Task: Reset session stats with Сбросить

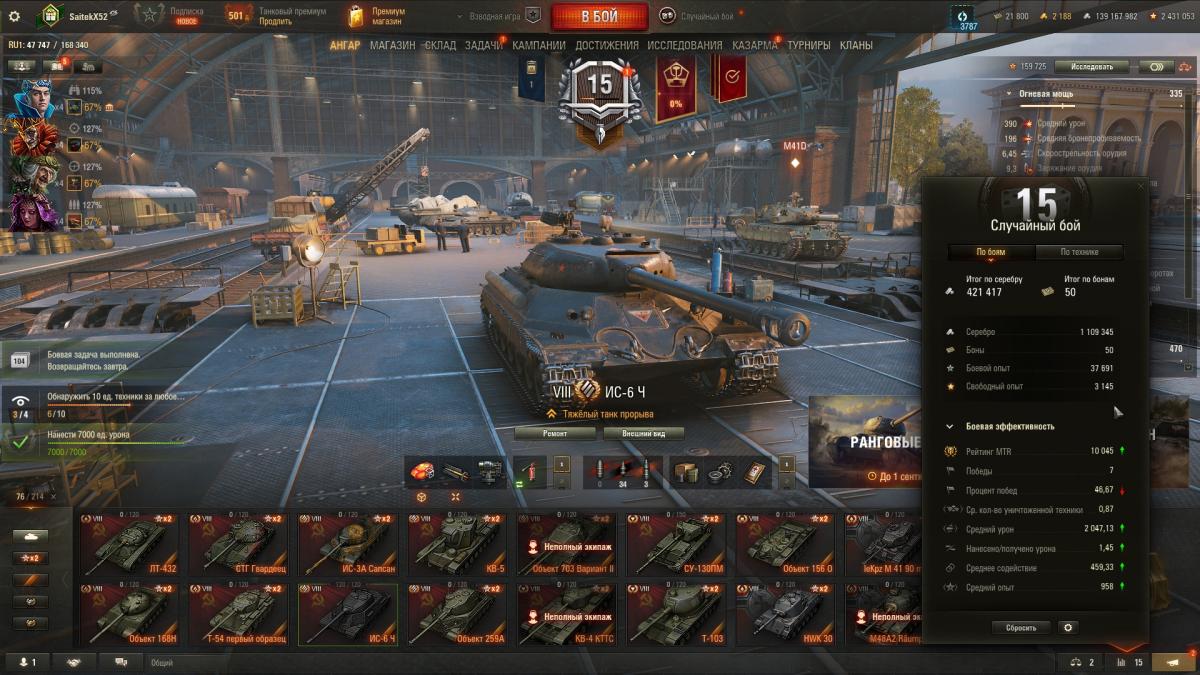Action: [1021, 628]
